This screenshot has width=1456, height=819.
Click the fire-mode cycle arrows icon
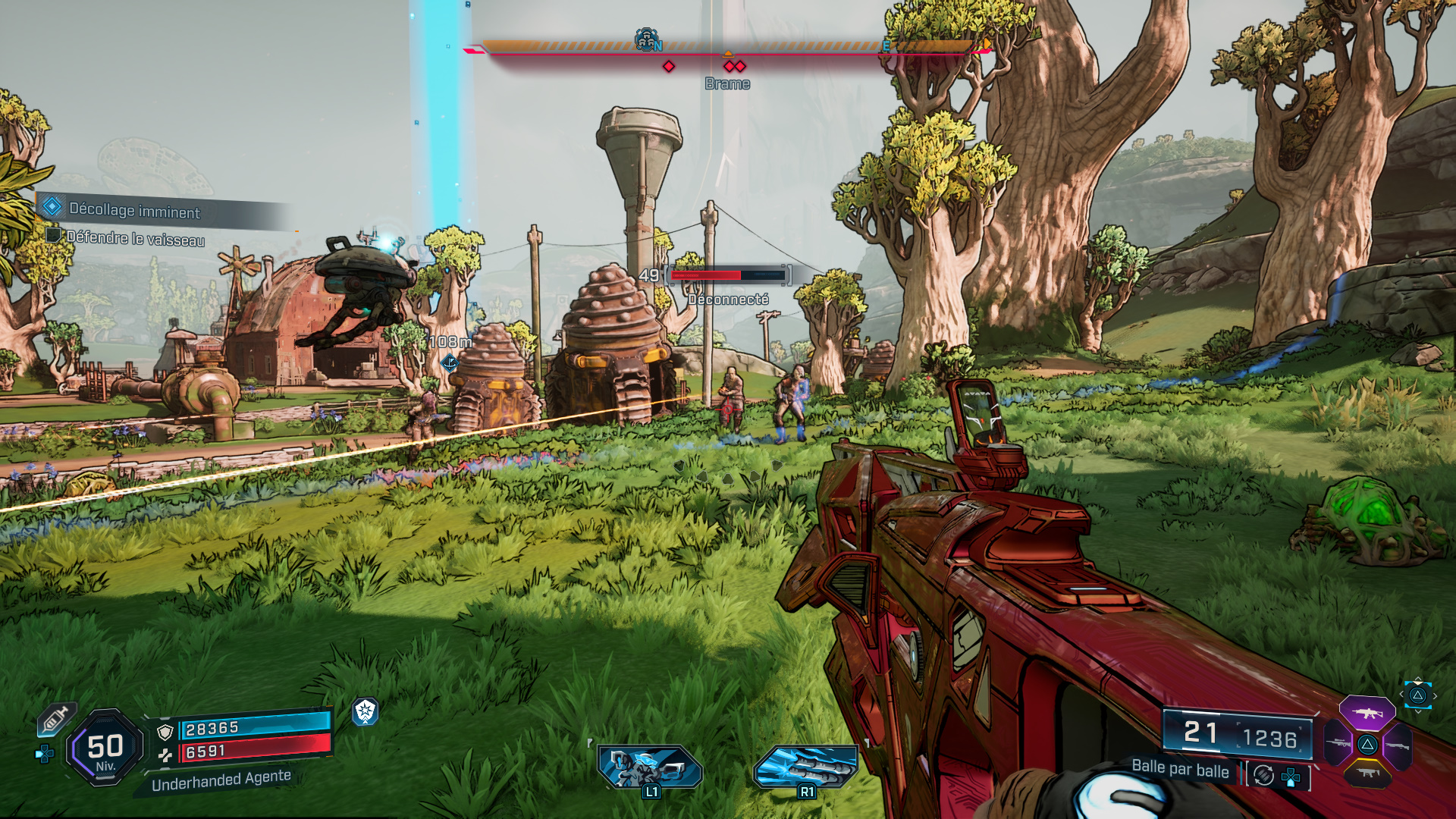[1263, 776]
